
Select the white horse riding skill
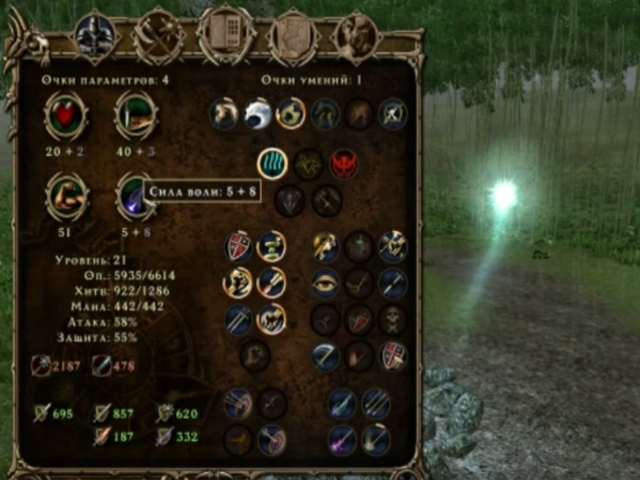pos(224,113)
